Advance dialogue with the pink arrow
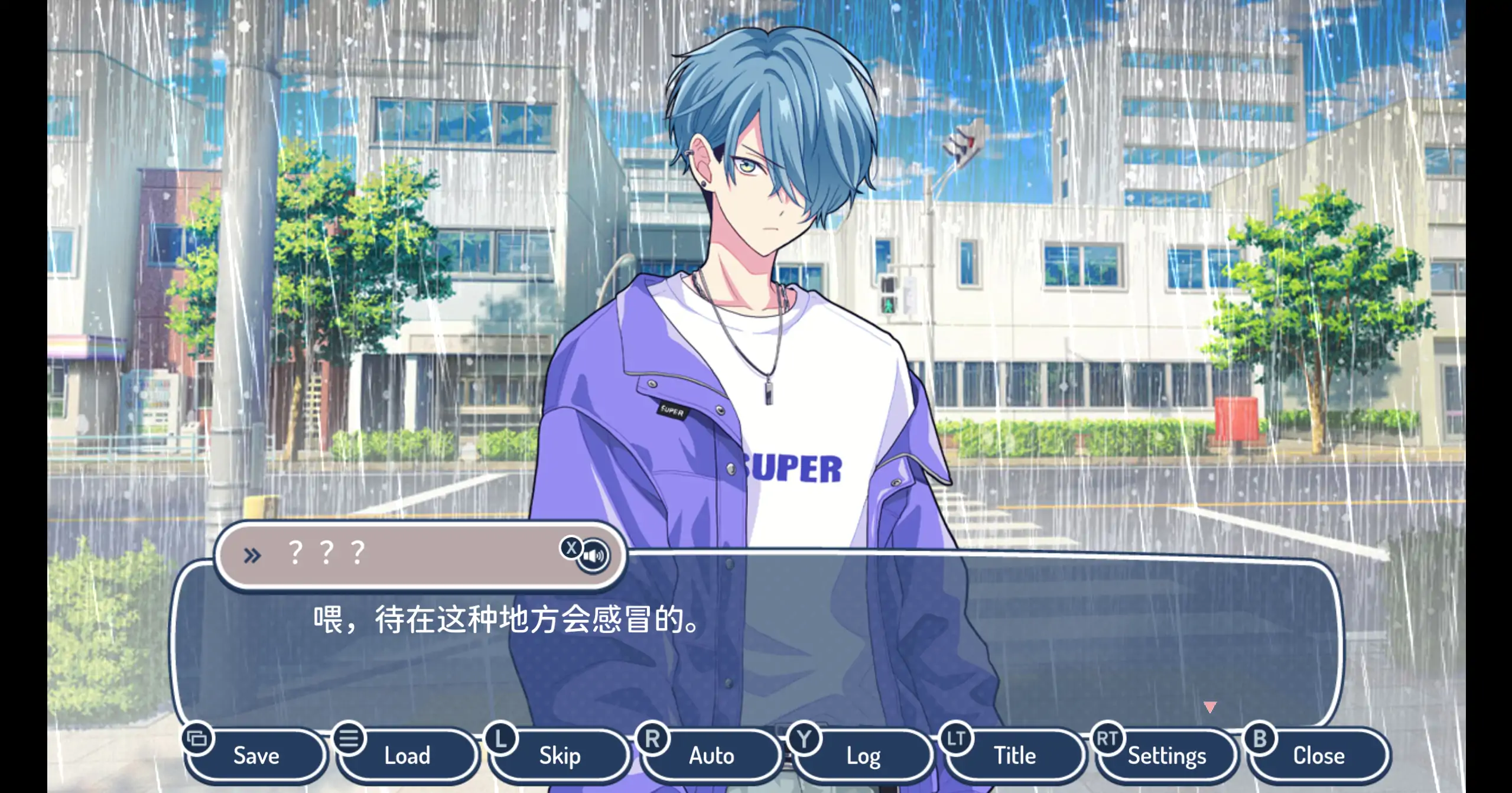Viewport: 1512px width, 793px height. tap(1209, 707)
